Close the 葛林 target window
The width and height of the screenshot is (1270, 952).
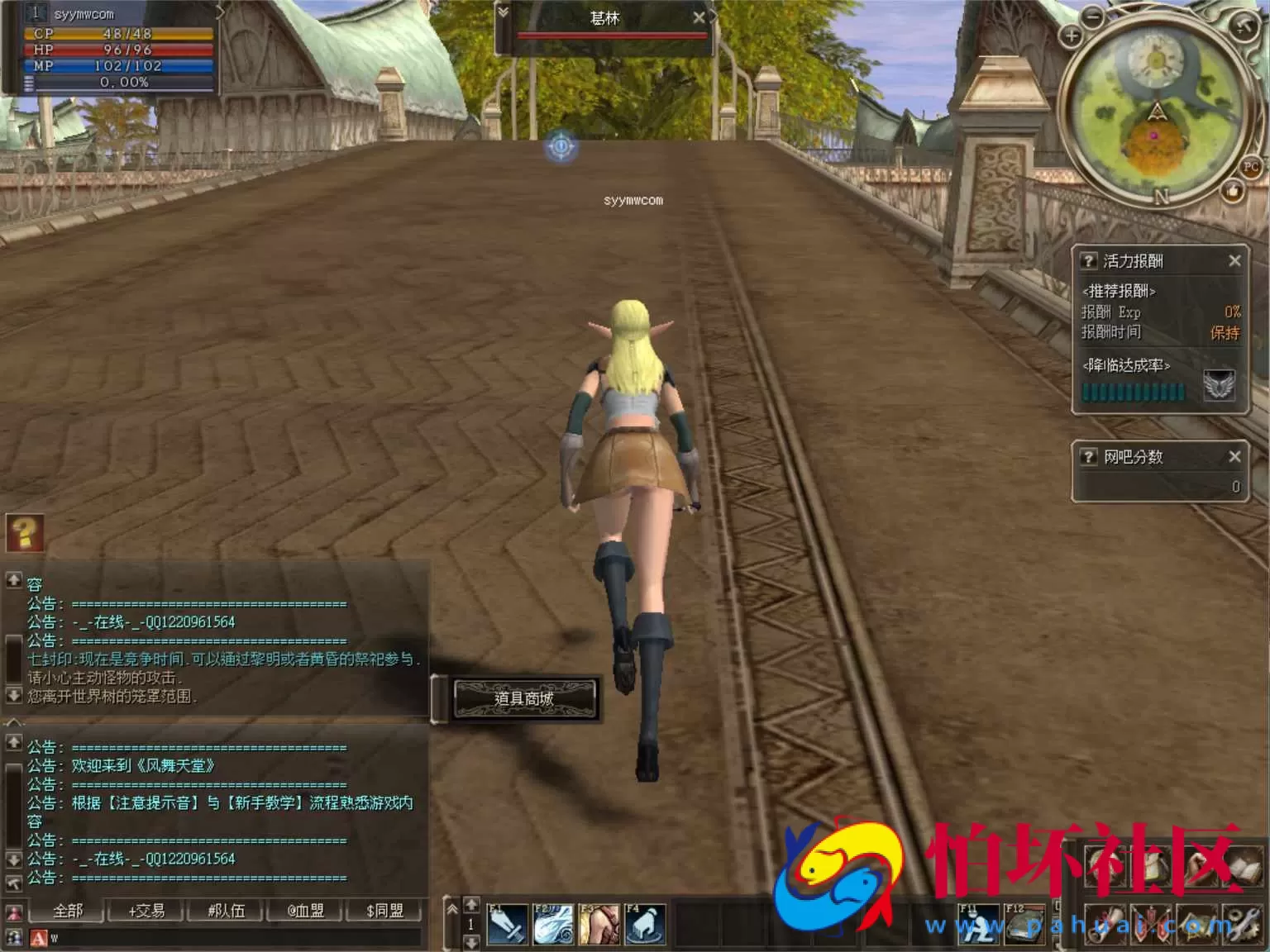click(x=699, y=17)
